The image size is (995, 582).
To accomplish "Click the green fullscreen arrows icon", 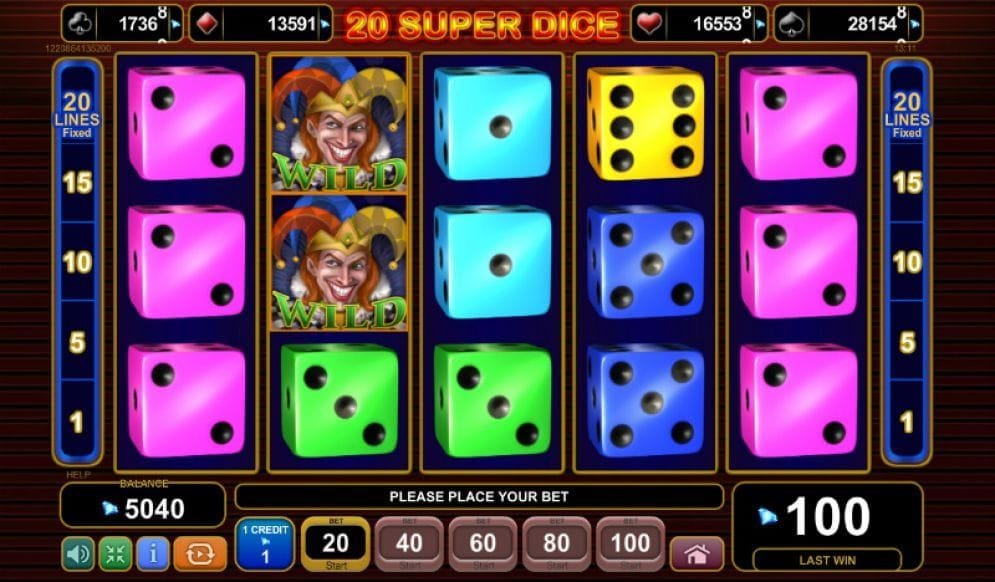I will pyautogui.click(x=115, y=553).
